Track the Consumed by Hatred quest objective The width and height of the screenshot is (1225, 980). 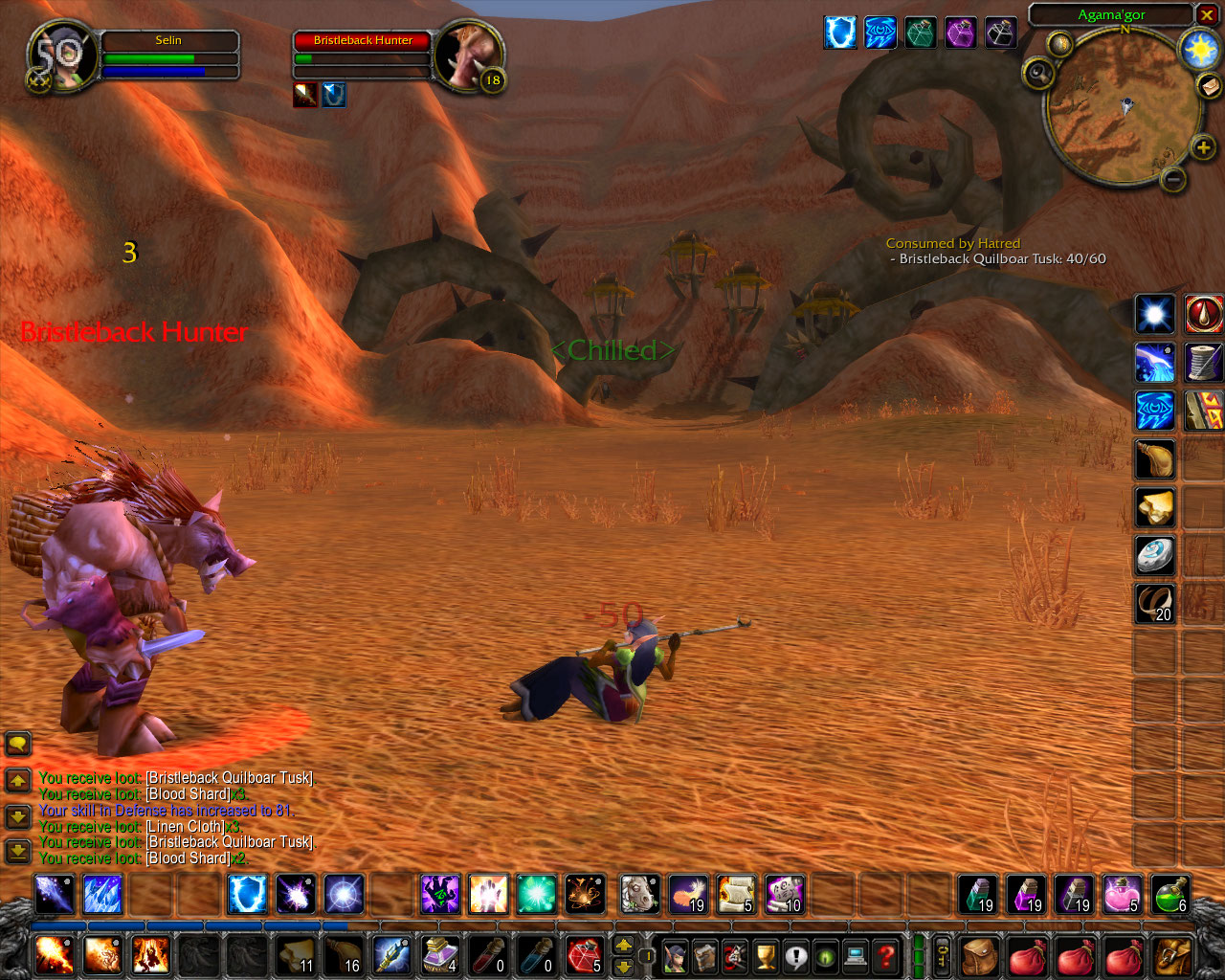(952, 243)
